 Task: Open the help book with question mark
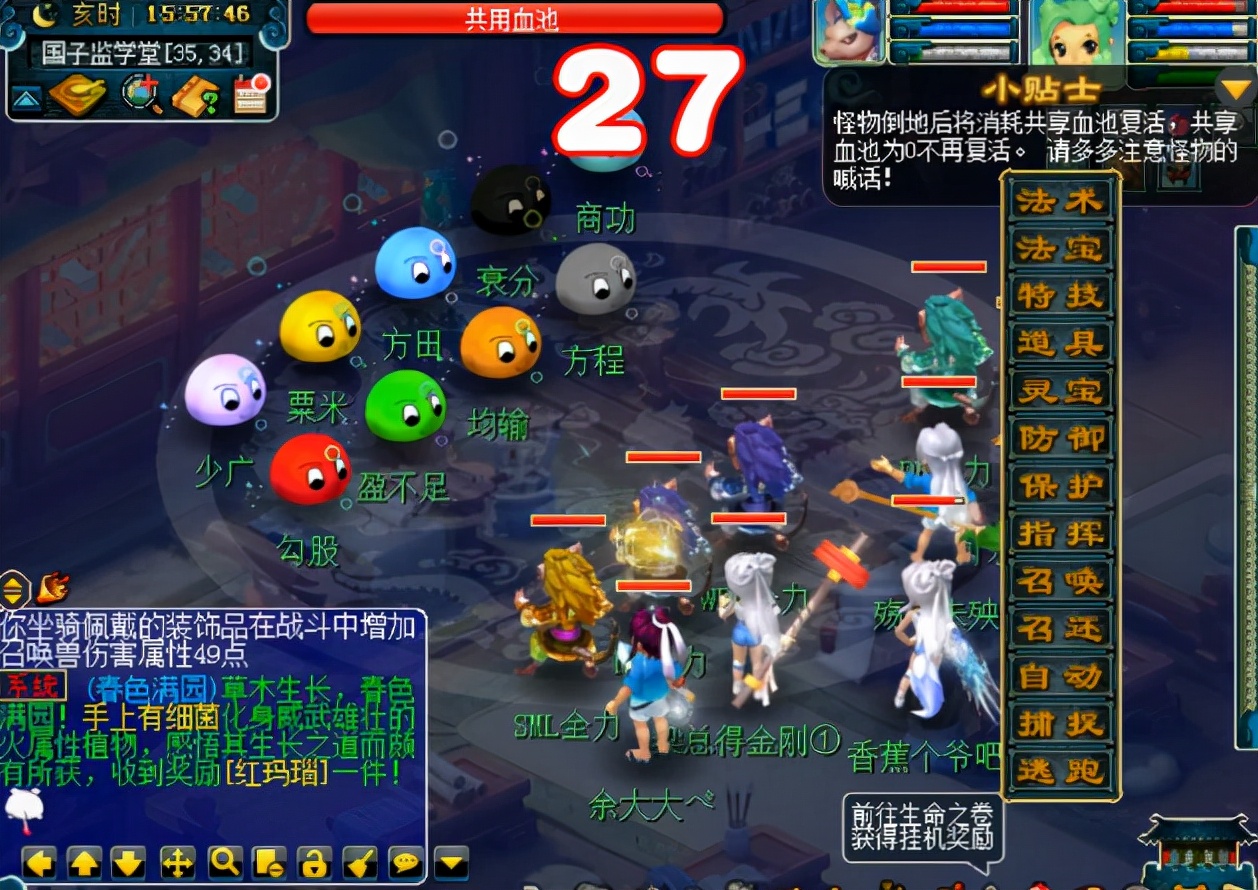195,96
